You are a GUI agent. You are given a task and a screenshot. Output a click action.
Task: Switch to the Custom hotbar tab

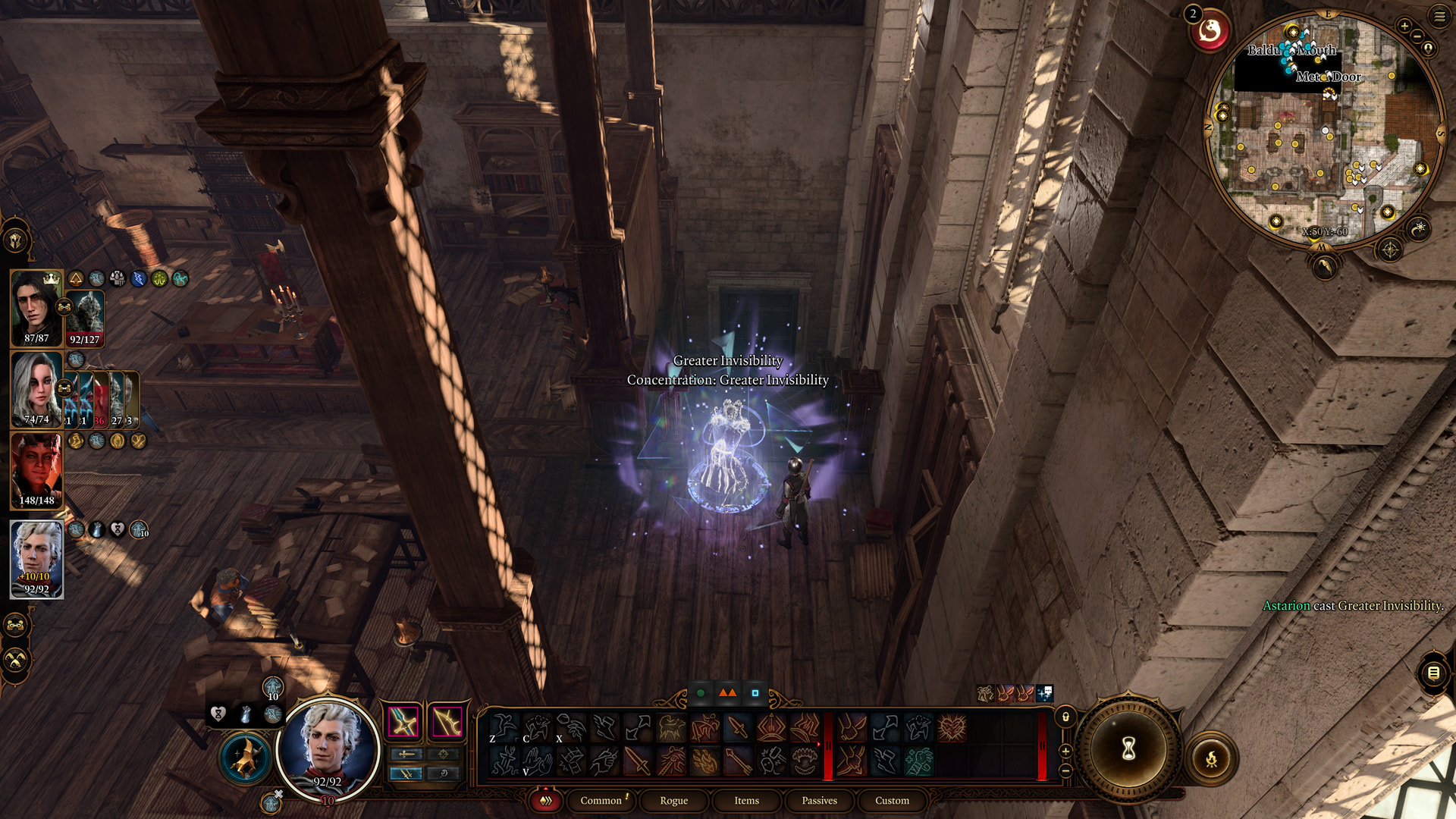[x=892, y=800]
